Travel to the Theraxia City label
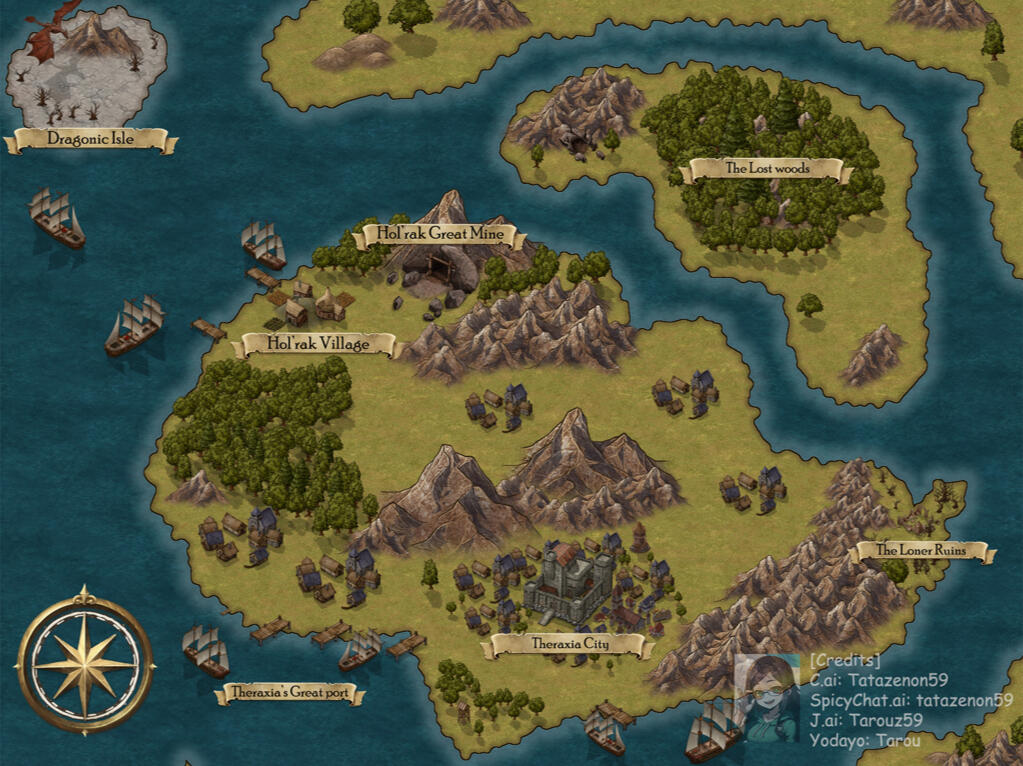The height and width of the screenshot is (766, 1023). (x=567, y=645)
